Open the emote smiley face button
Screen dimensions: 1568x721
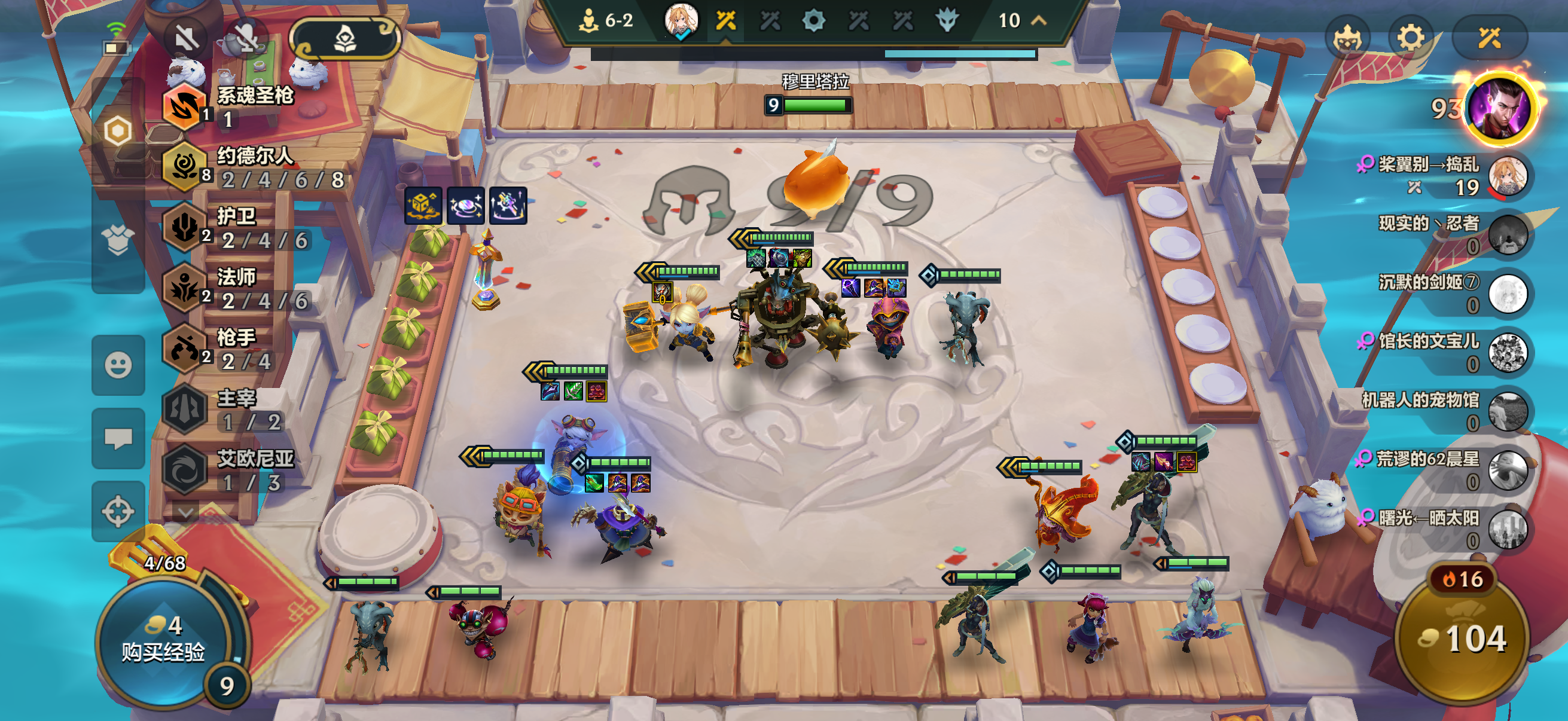118,365
